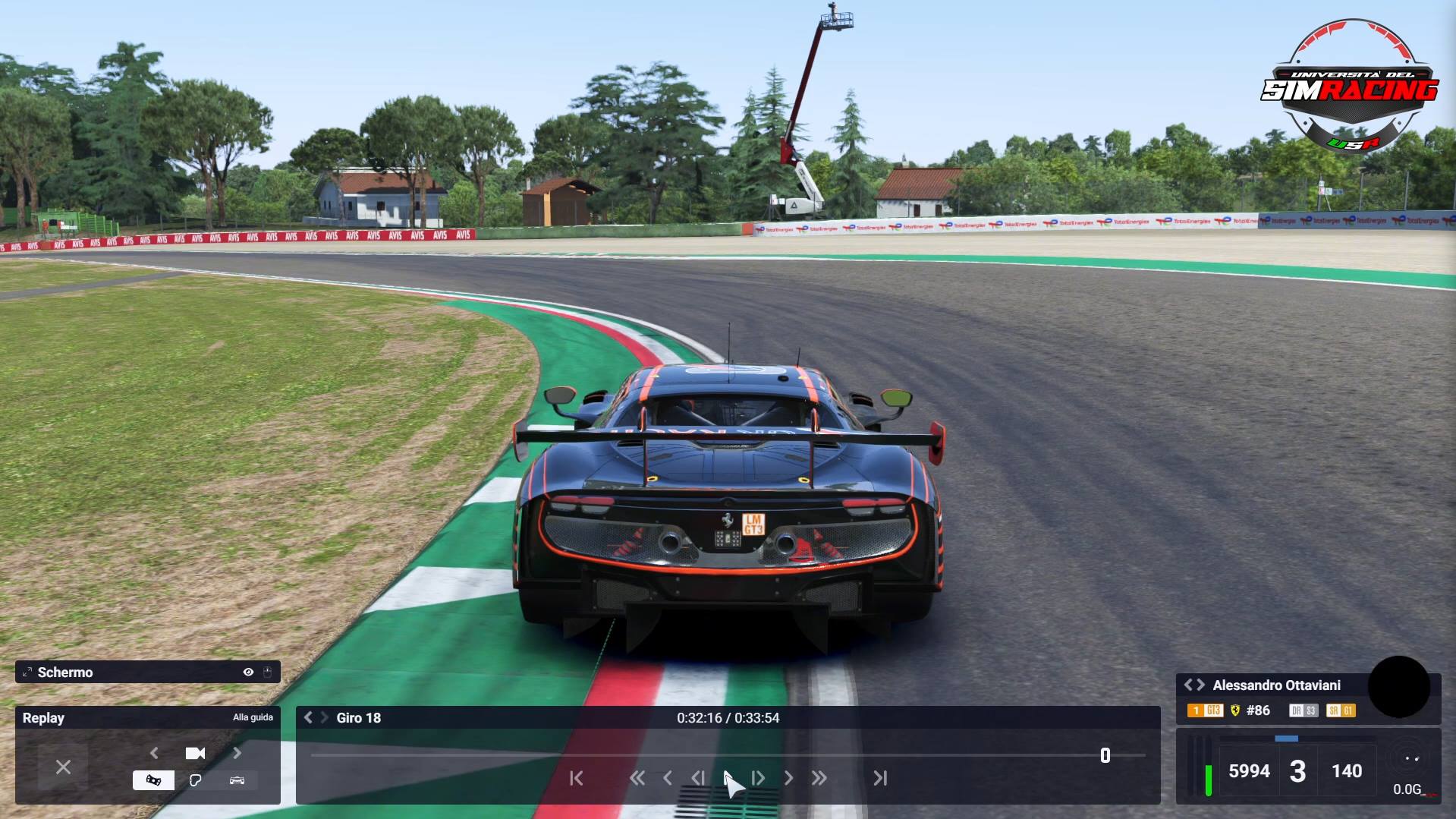Toggle replay play/pause
This screenshot has width=1456, height=819.
click(x=728, y=778)
